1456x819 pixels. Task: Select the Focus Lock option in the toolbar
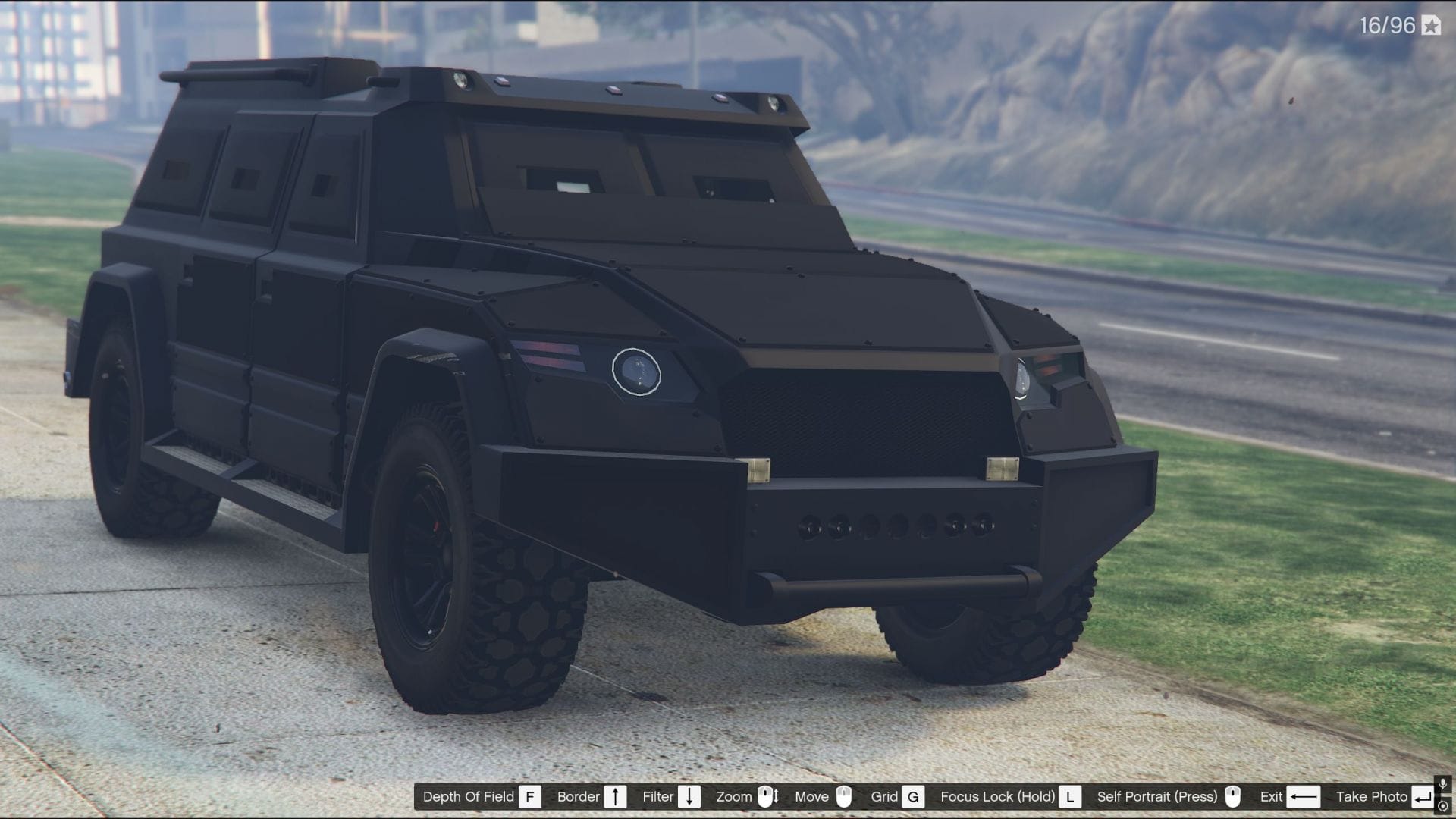[997, 796]
